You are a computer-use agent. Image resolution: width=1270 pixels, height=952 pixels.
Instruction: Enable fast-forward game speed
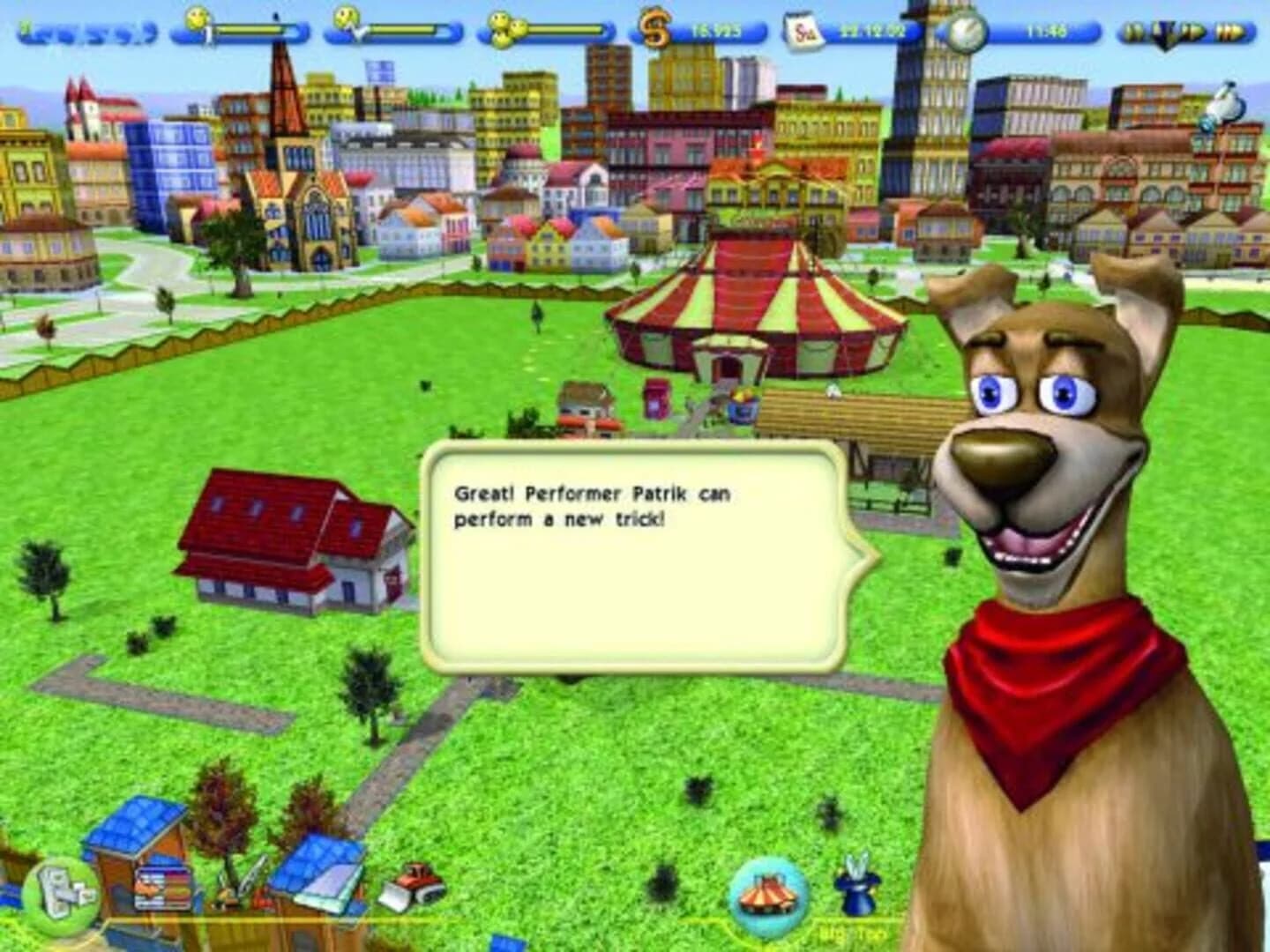(x=1231, y=29)
